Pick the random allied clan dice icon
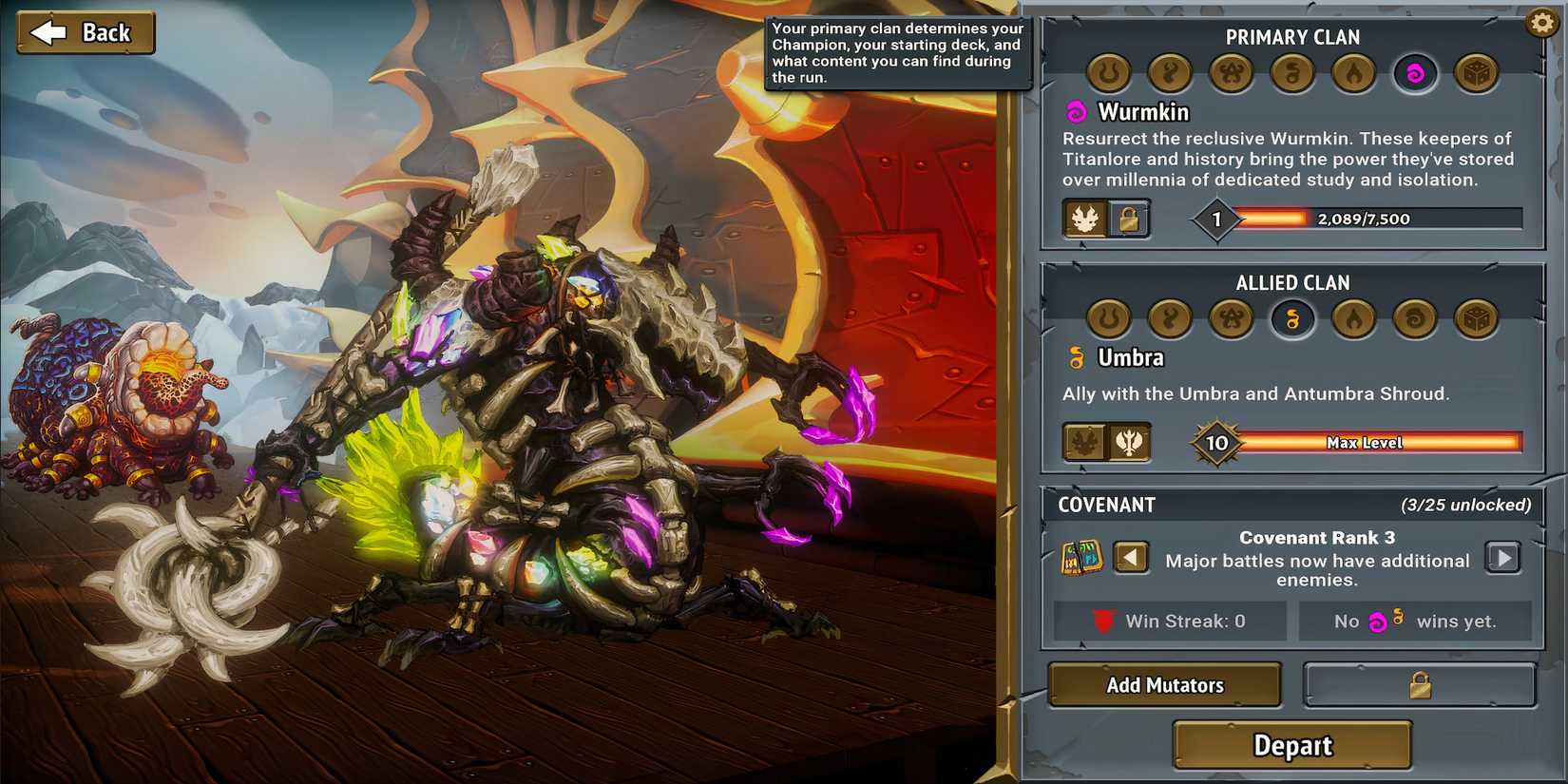 pyautogui.click(x=1476, y=319)
